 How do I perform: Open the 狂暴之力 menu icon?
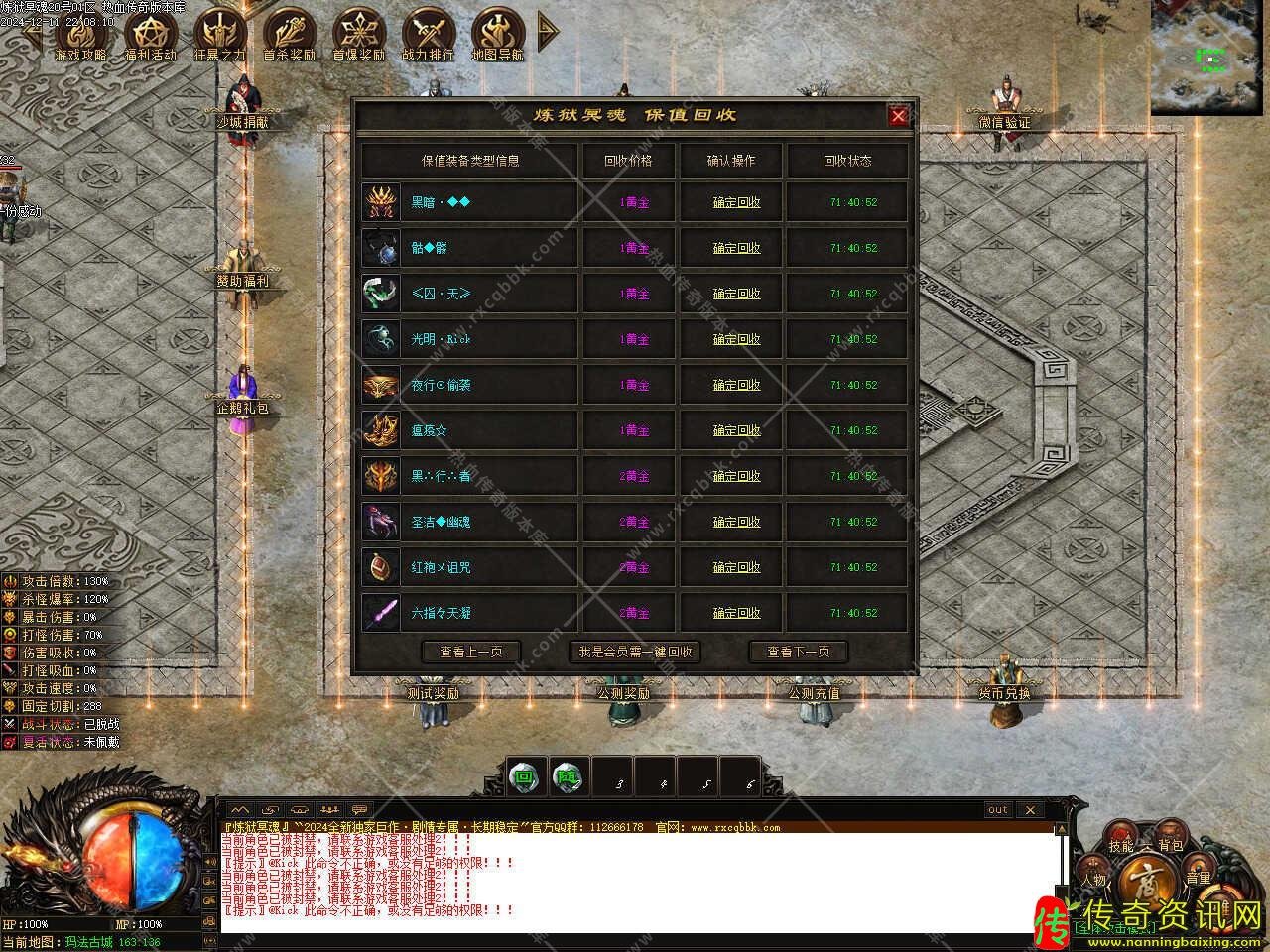tap(219, 34)
